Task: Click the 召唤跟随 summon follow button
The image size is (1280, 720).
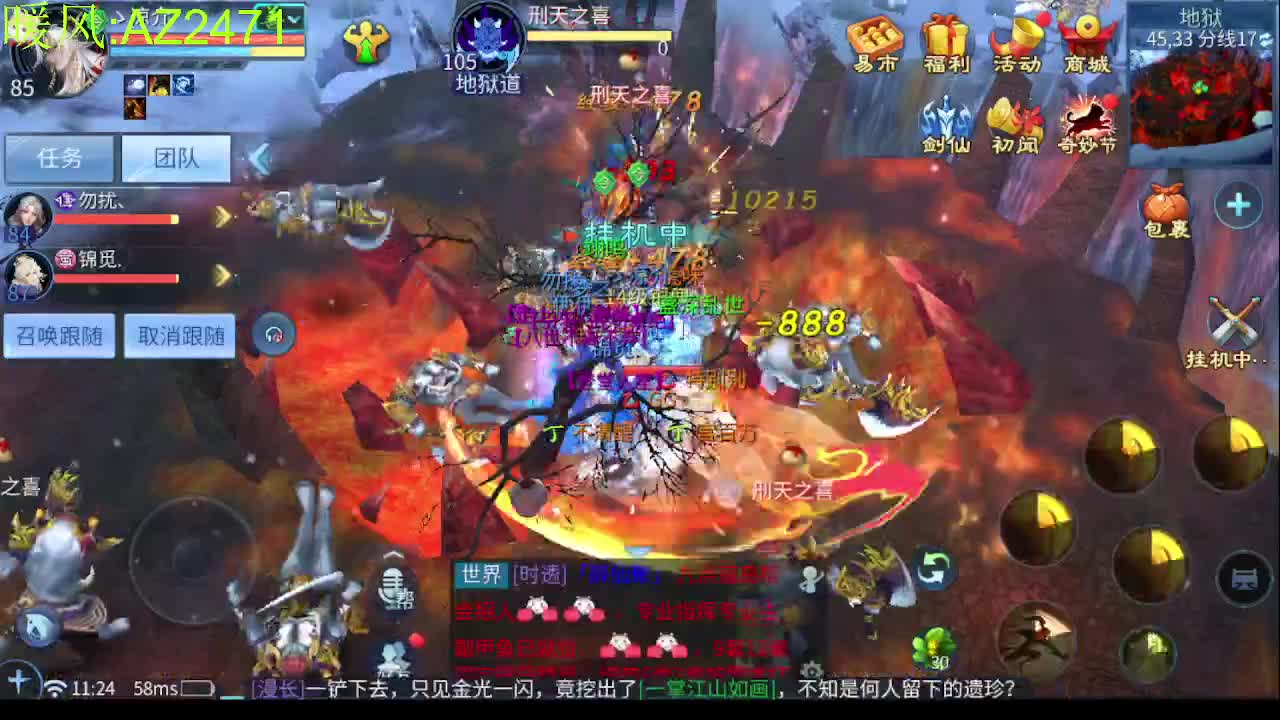Action: click(x=58, y=336)
